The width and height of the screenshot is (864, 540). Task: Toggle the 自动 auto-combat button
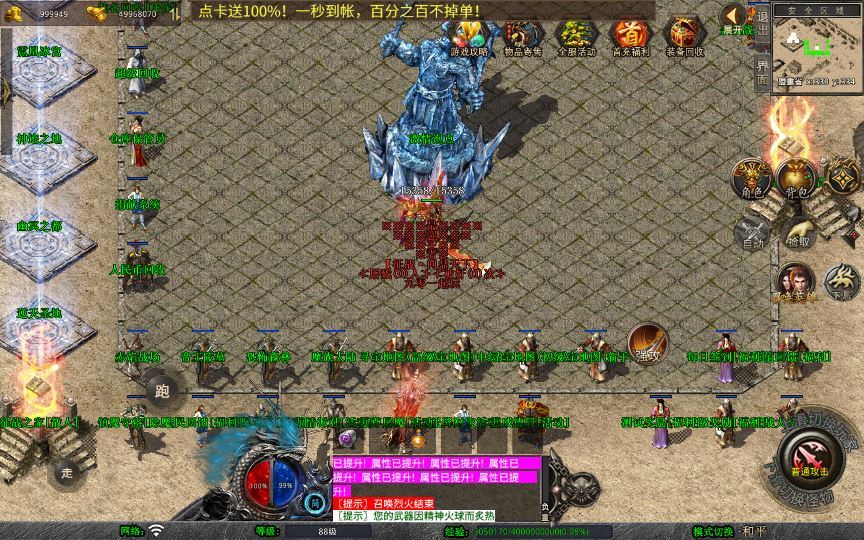[752, 233]
